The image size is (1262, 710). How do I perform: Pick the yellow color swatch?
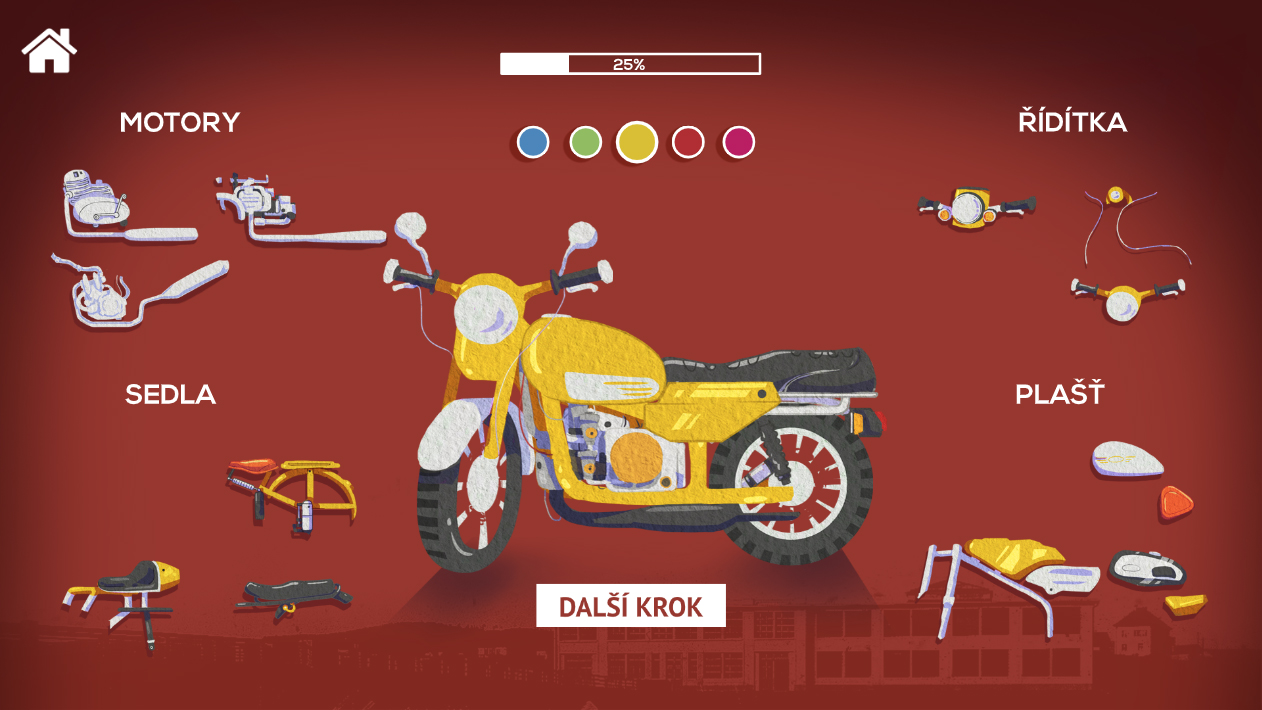[637, 142]
